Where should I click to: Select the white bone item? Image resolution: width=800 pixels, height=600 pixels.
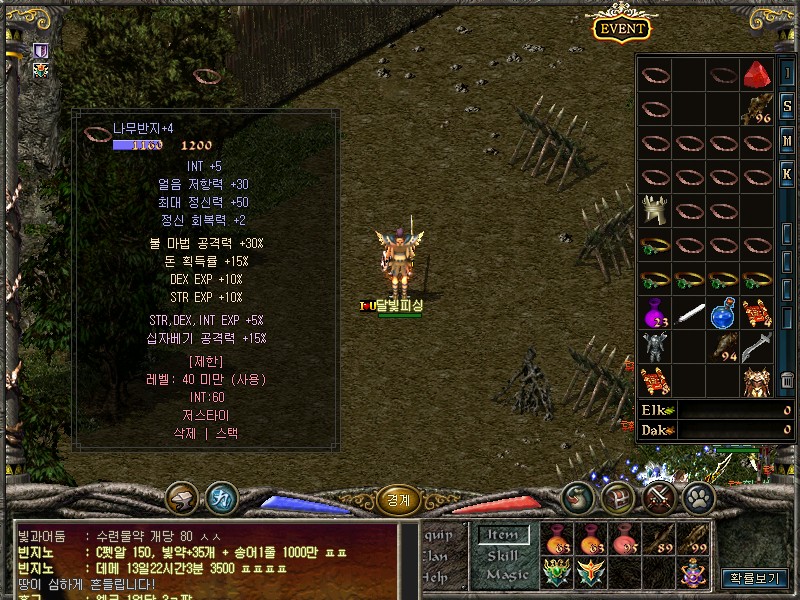coord(689,314)
